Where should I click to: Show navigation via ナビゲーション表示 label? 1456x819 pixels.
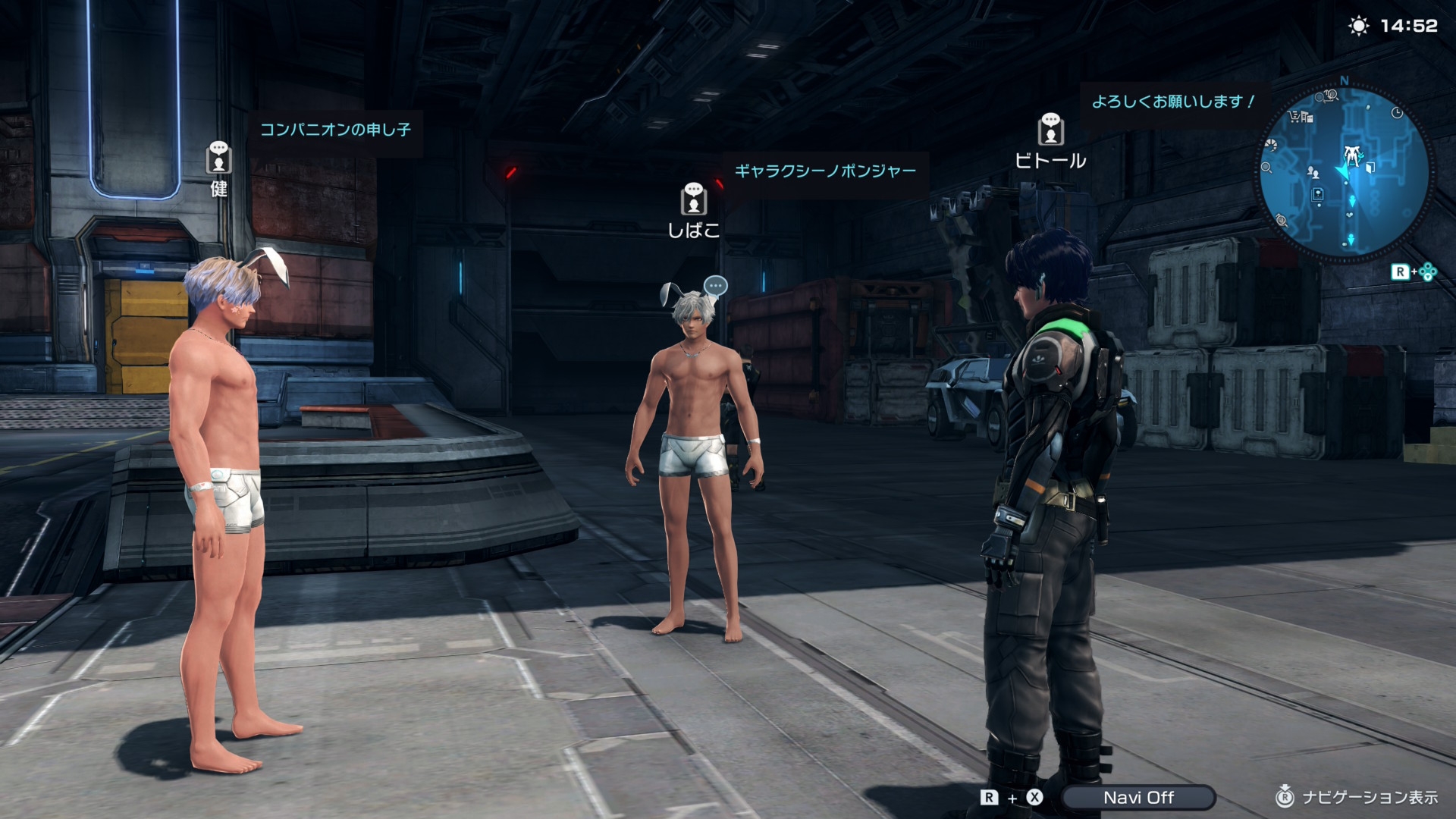point(1369,797)
